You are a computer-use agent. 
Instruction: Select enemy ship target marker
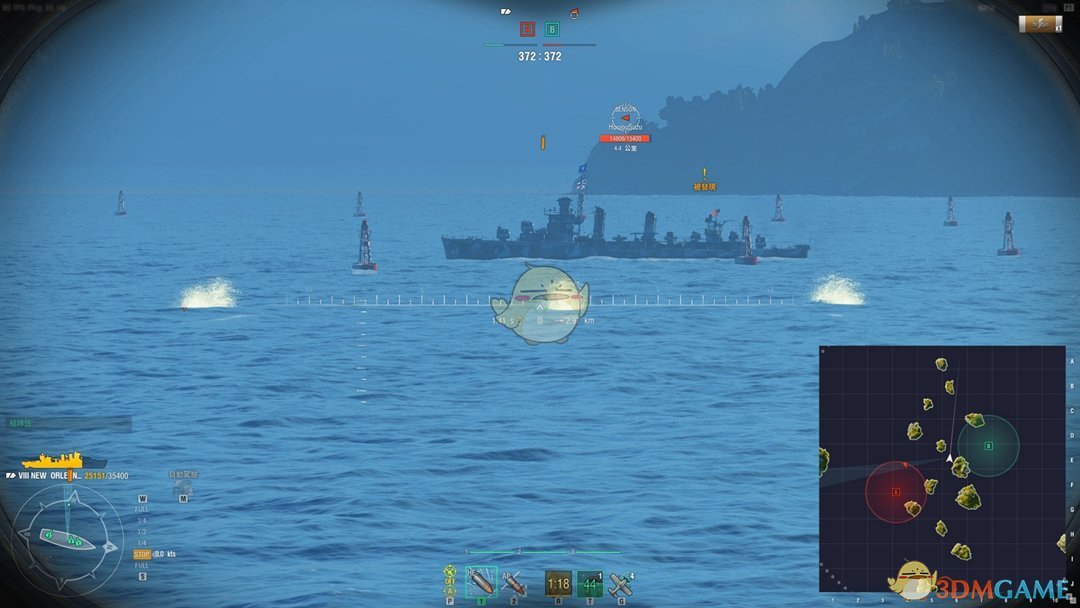click(625, 118)
